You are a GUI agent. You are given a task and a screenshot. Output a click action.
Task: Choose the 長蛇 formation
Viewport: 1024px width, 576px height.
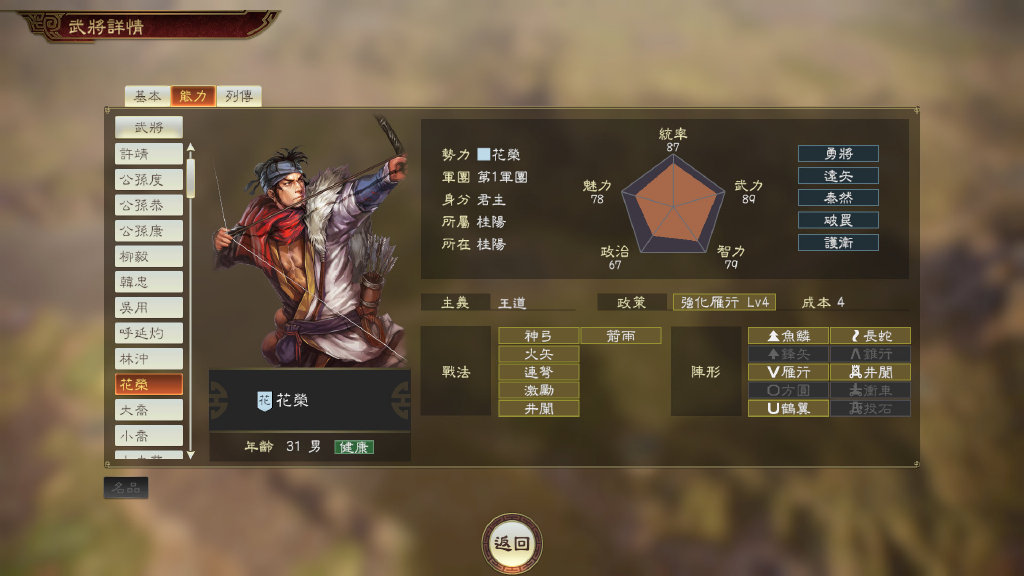pyautogui.click(x=870, y=336)
